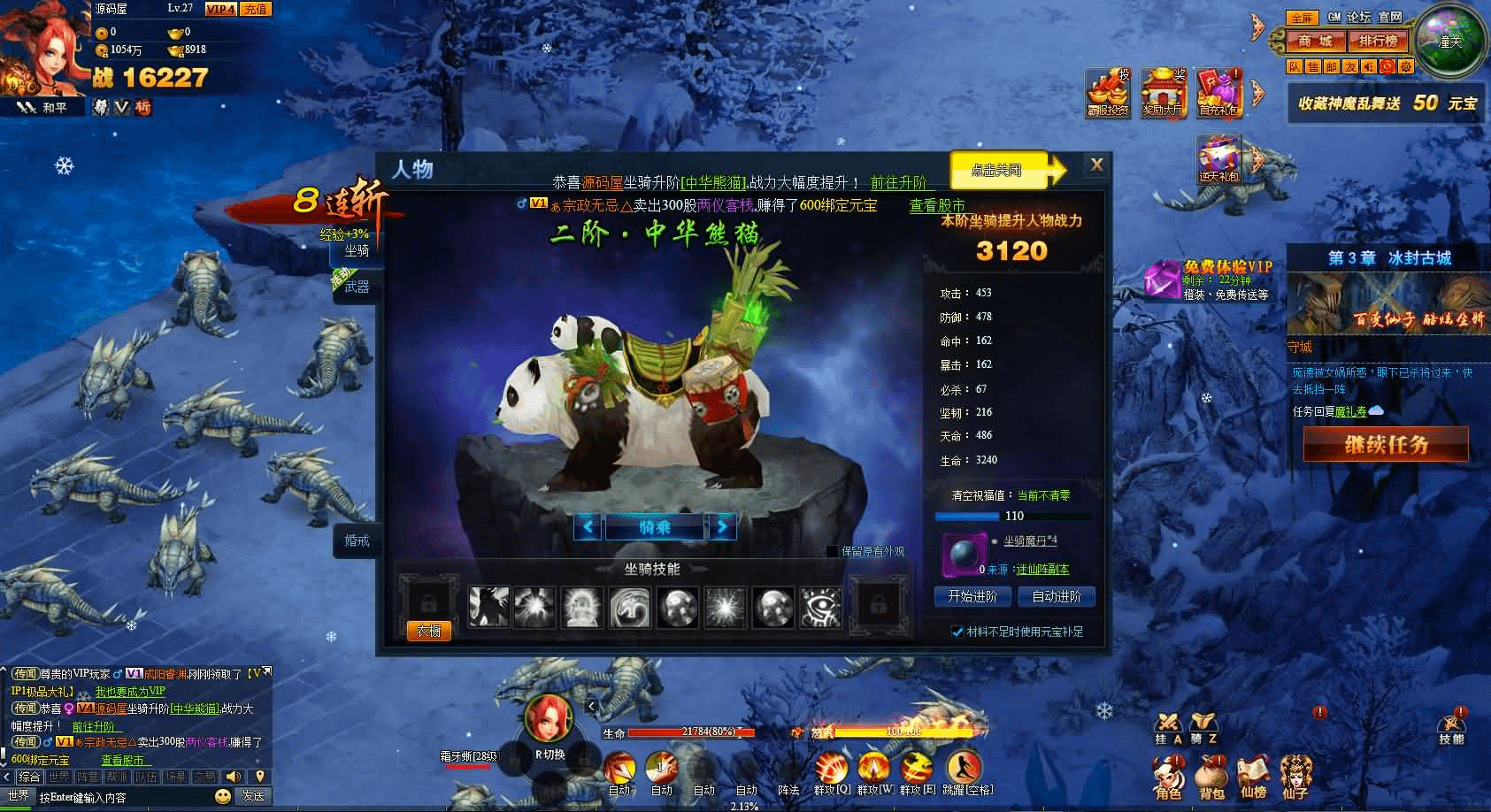Start mount advancement with 开始进阶

[x=972, y=597]
